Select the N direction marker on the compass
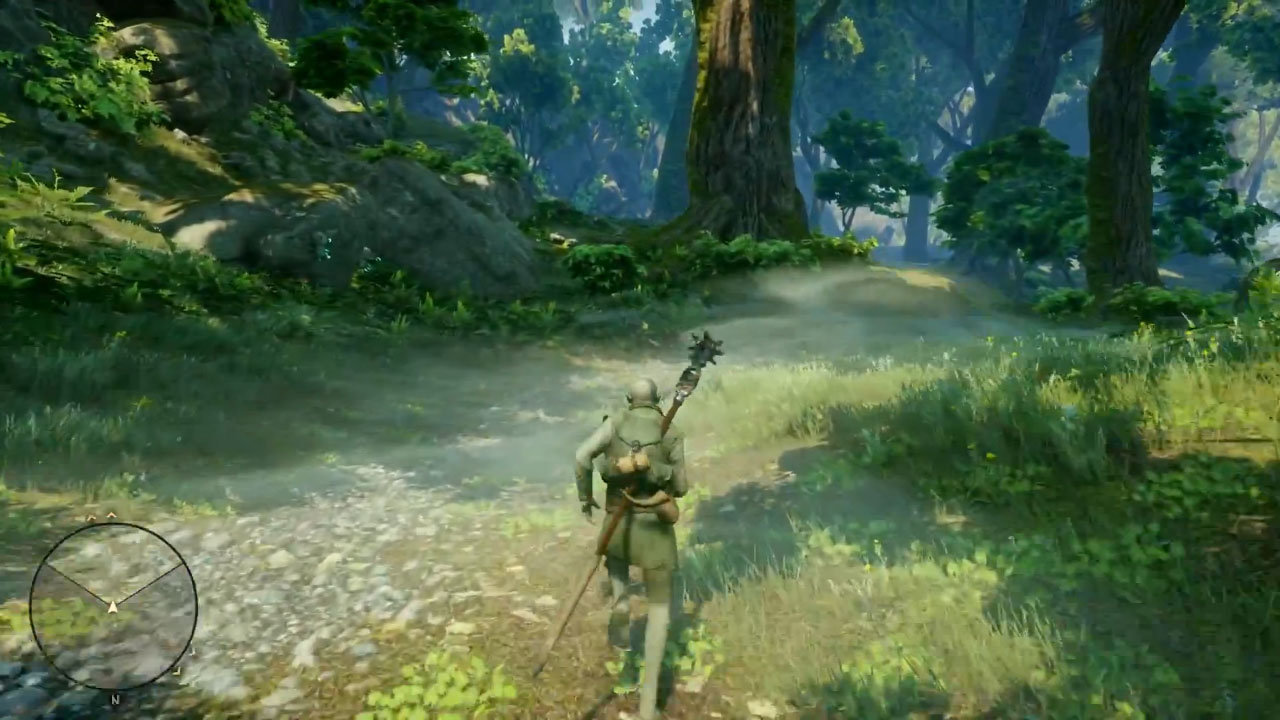Screen dimensions: 1280x720 pos(115,698)
